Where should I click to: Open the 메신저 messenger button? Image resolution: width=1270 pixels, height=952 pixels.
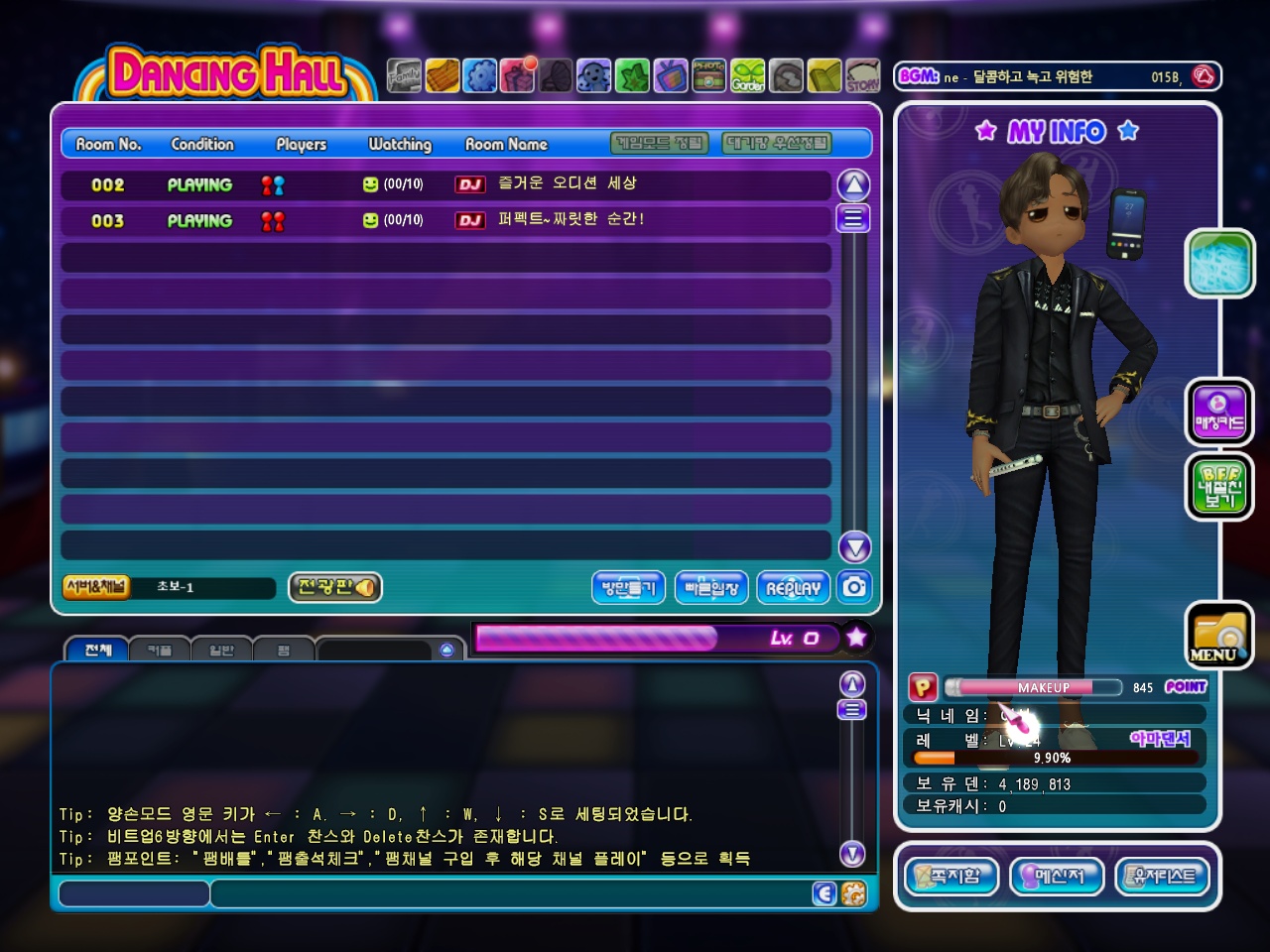click(x=1057, y=877)
